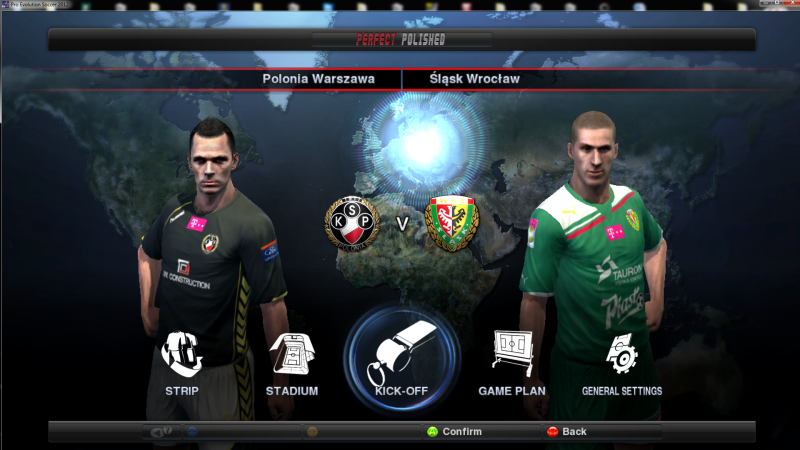Click the Polonia Warszawa club crest
800x450 pixels.
point(352,223)
